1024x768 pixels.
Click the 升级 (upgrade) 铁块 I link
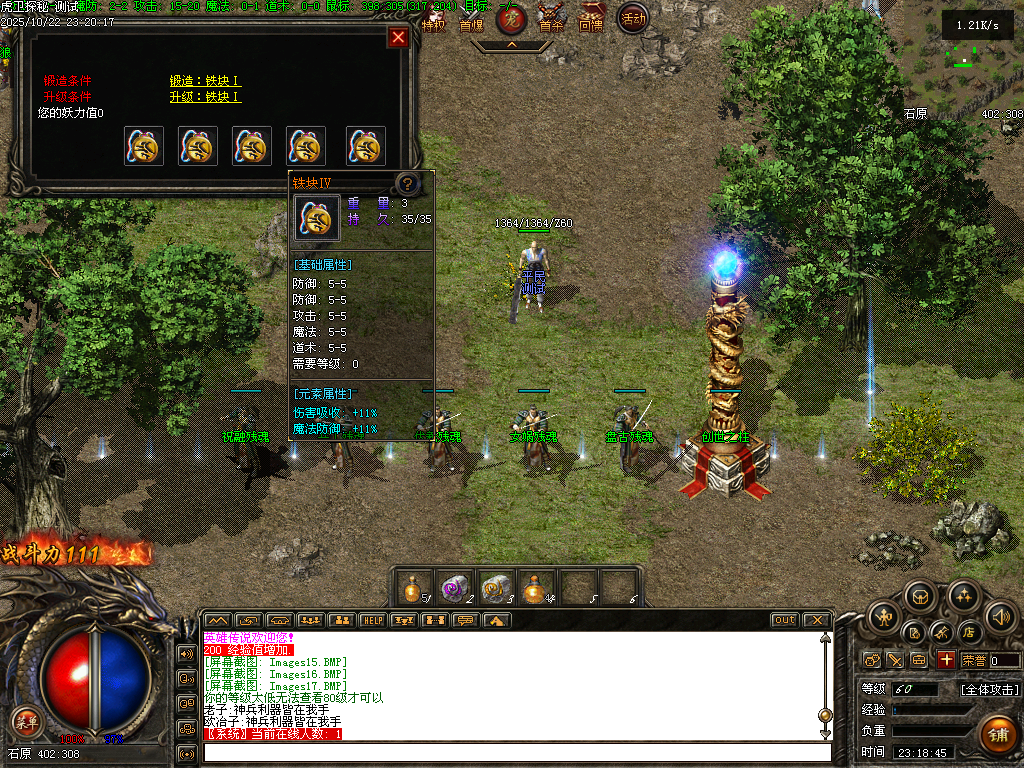(205, 97)
